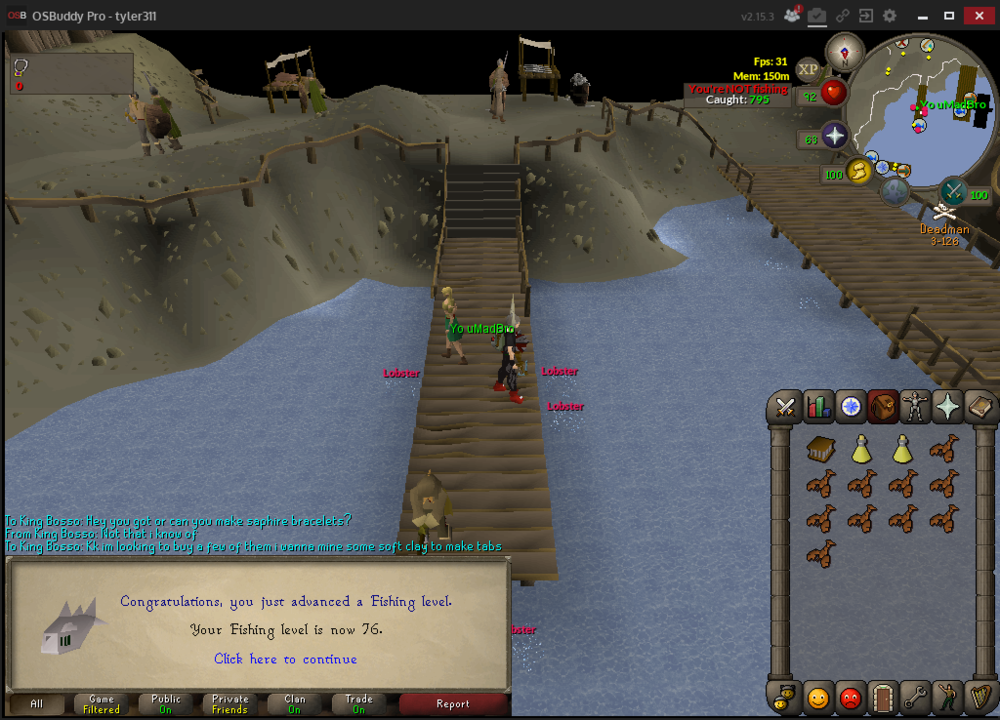This screenshot has height=720, width=1000.
Task: Switch to the Stats tab
Action: tap(818, 406)
